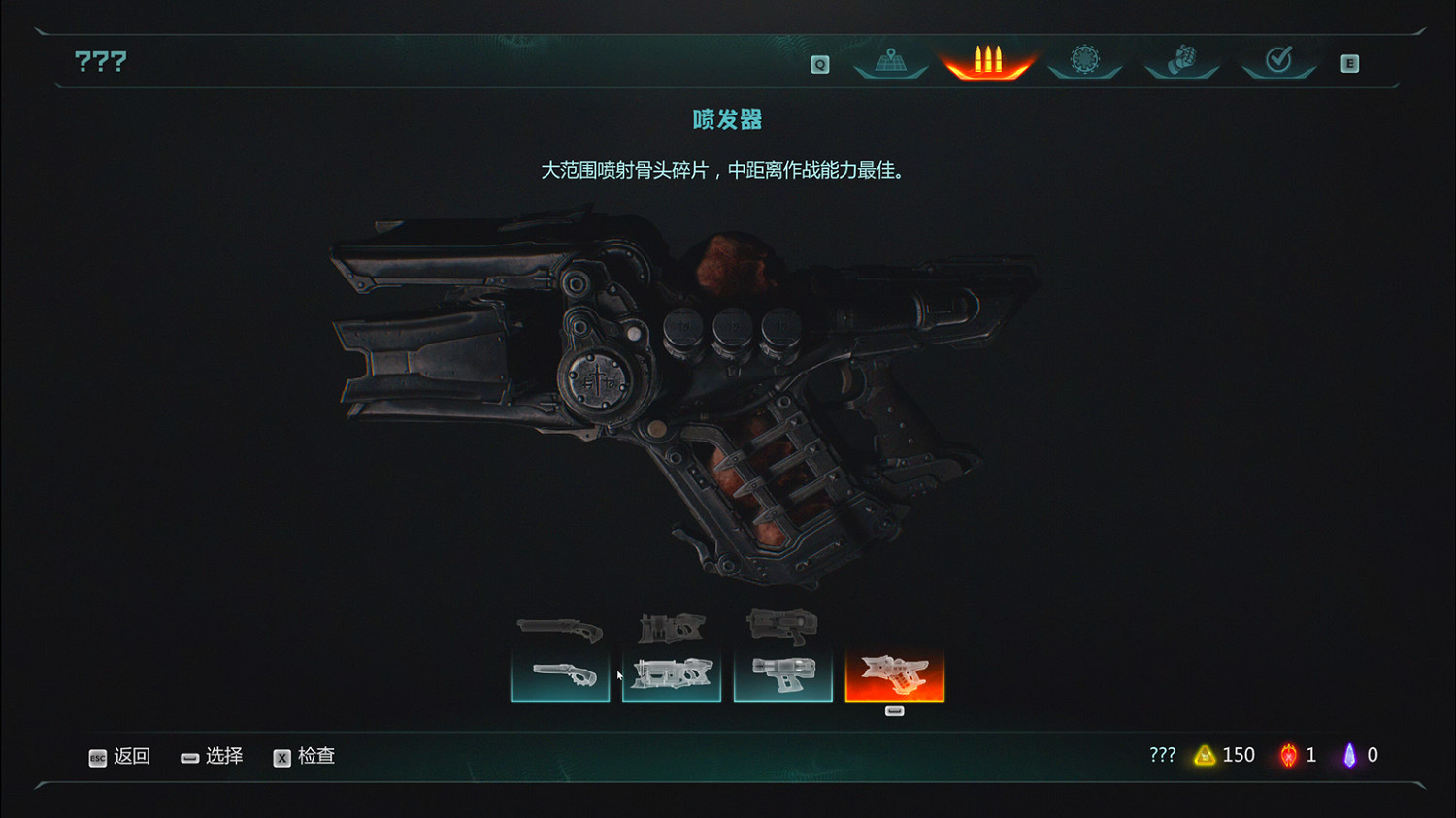Click the E key prompt icon
The height and width of the screenshot is (818, 1456).
pos(1348,62)
